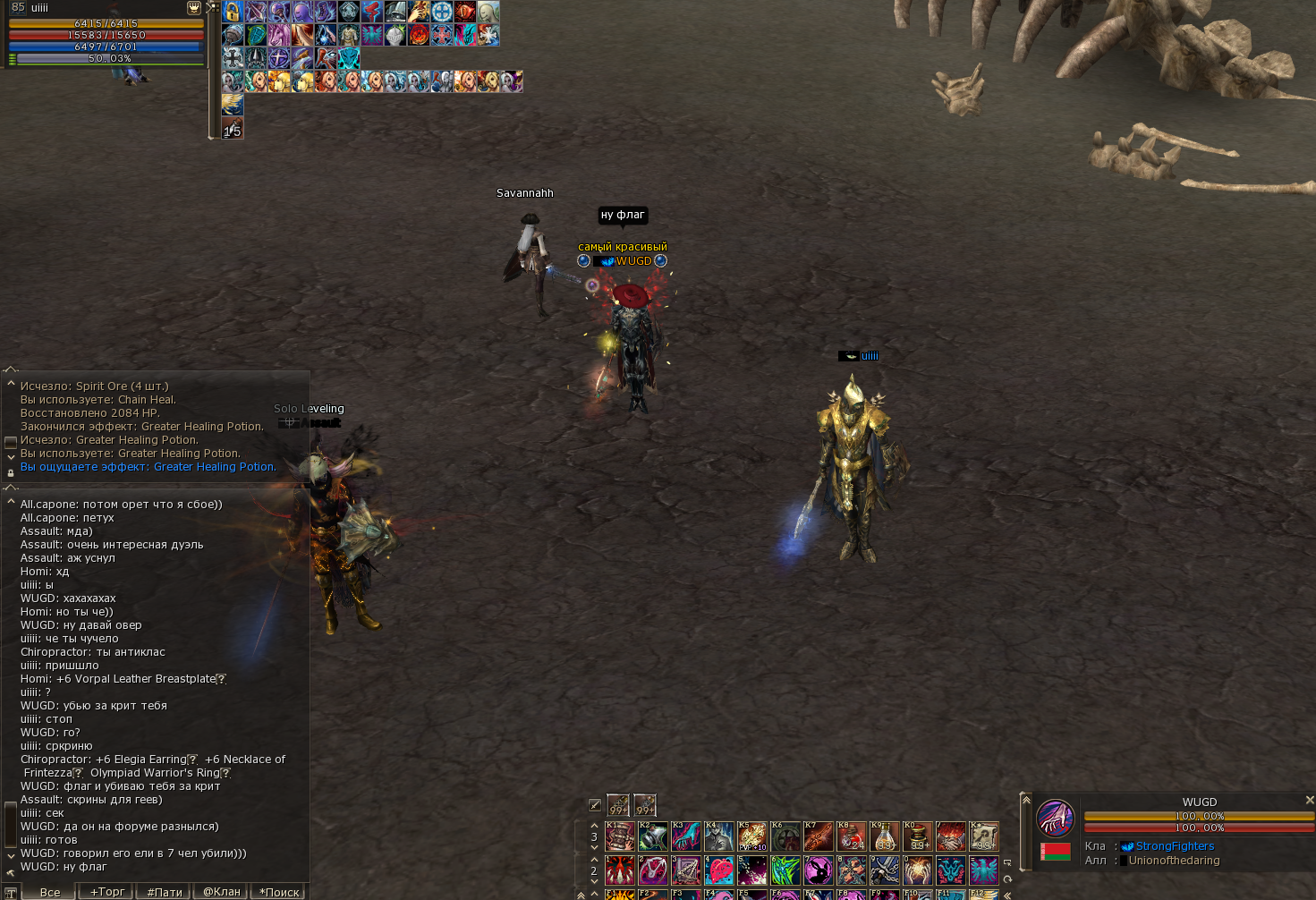The image size is (1316, 900).
Task: Click the padlock buff icon
Action: pyautogui.click(x=233, y=12)
